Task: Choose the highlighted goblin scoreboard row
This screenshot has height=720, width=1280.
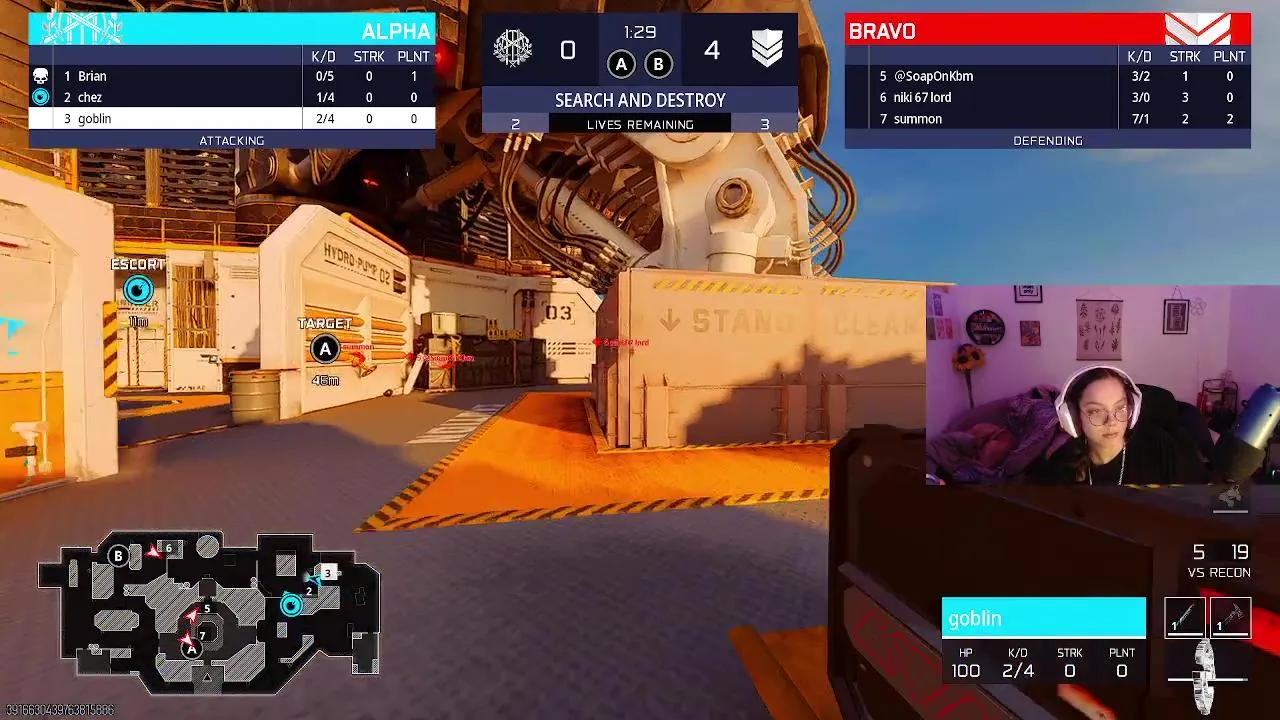Action: 232,118
